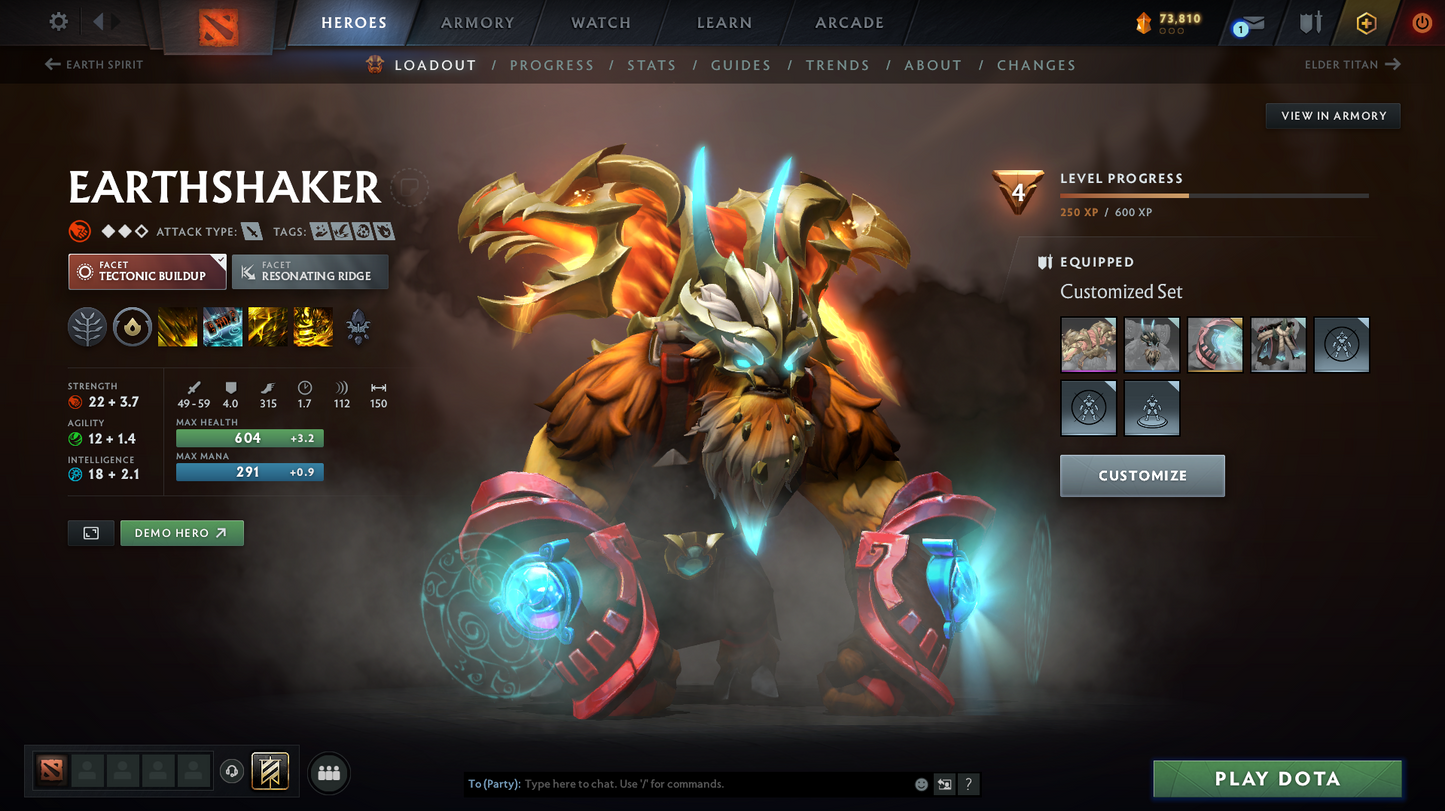The height and width of the screenshot is (811, 1445).
Task: Select the Tectonic Buildup facet
Action: click(146, 271)
